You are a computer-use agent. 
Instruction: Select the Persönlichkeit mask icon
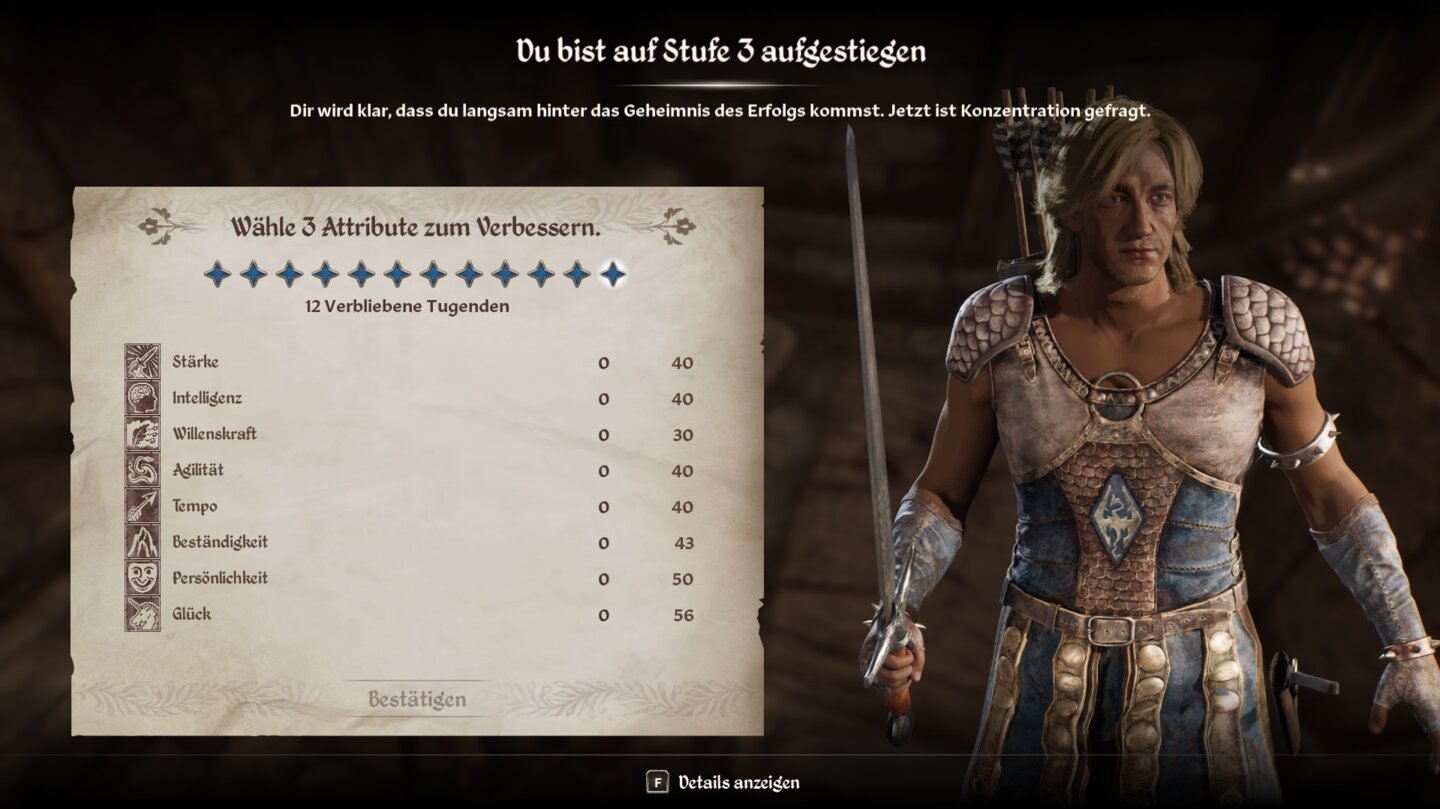[x=145, y=578]
